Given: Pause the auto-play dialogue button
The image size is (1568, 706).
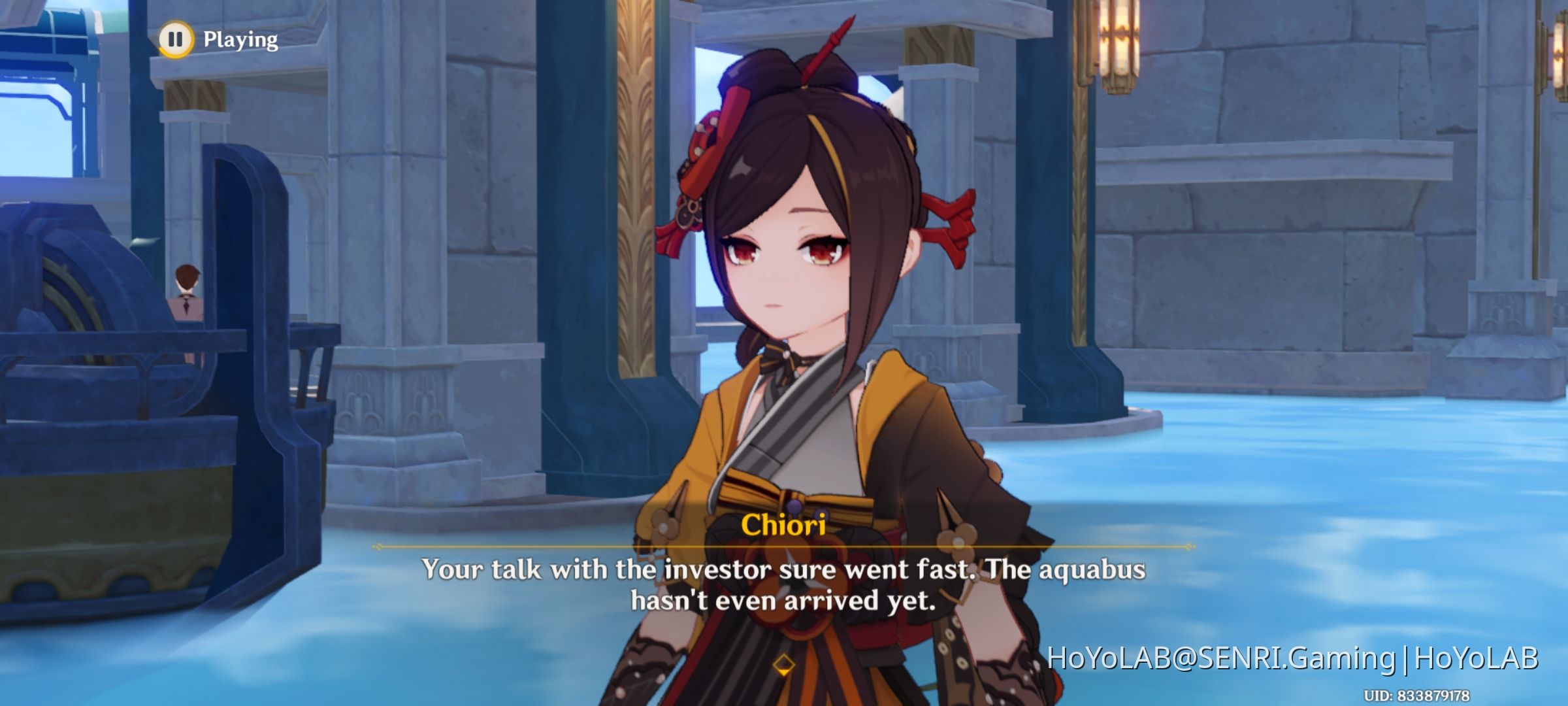Looking at the screenshot, I should coord(176,39).
